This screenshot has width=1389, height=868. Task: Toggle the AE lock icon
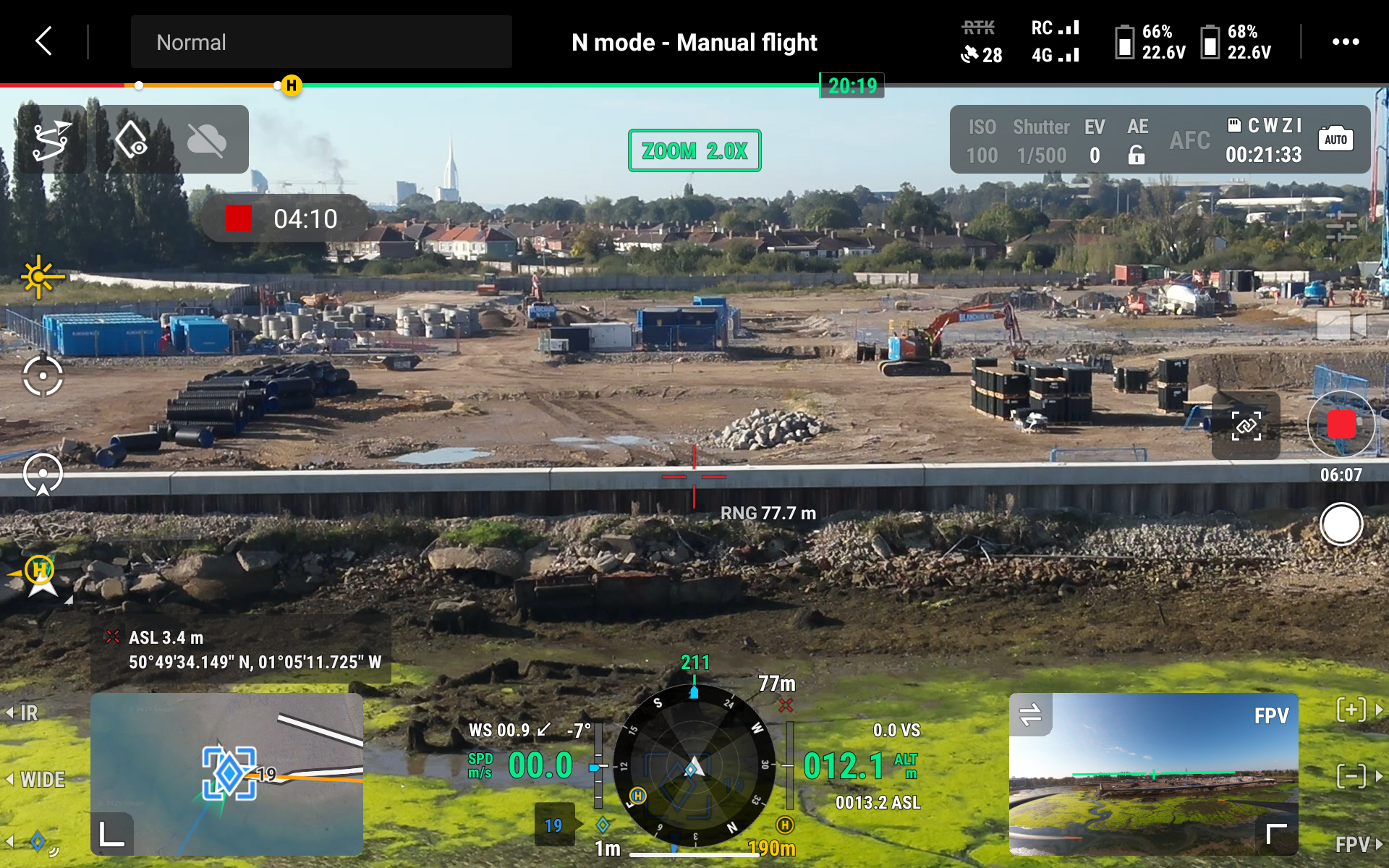(1137, 155)
